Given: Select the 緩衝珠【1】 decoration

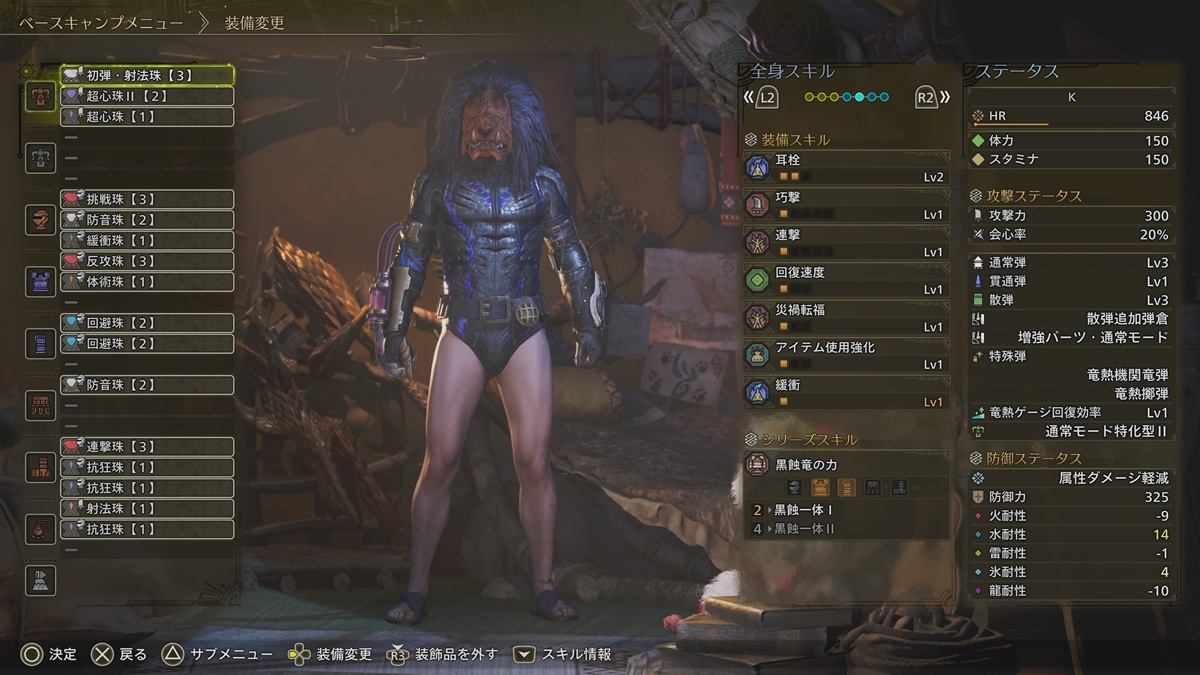Looking at the screenshot, I should 147,240.
